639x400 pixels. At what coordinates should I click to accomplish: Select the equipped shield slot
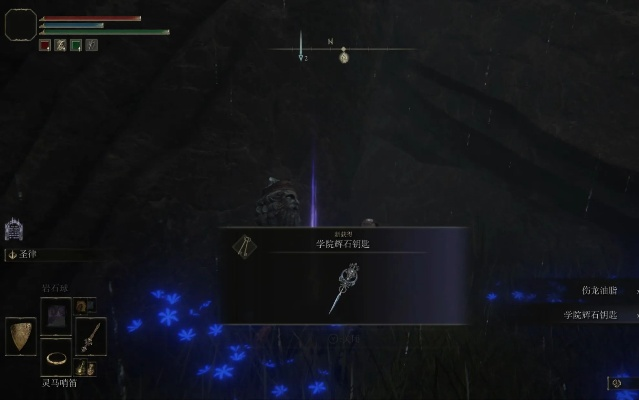click(x=20, y=336)
